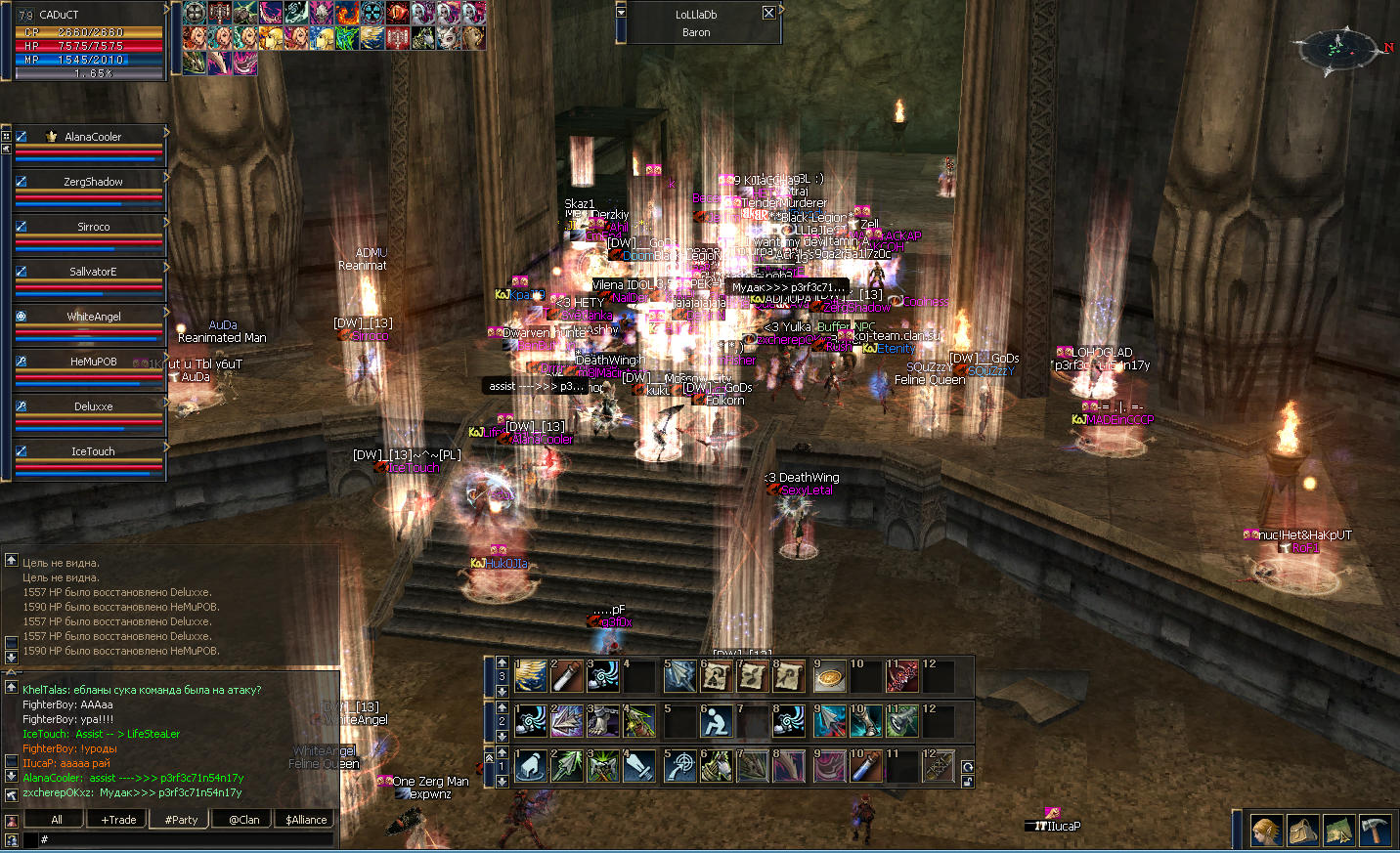Open the system menu hammer icon
1400x853 pixels.
point(1375,831)
